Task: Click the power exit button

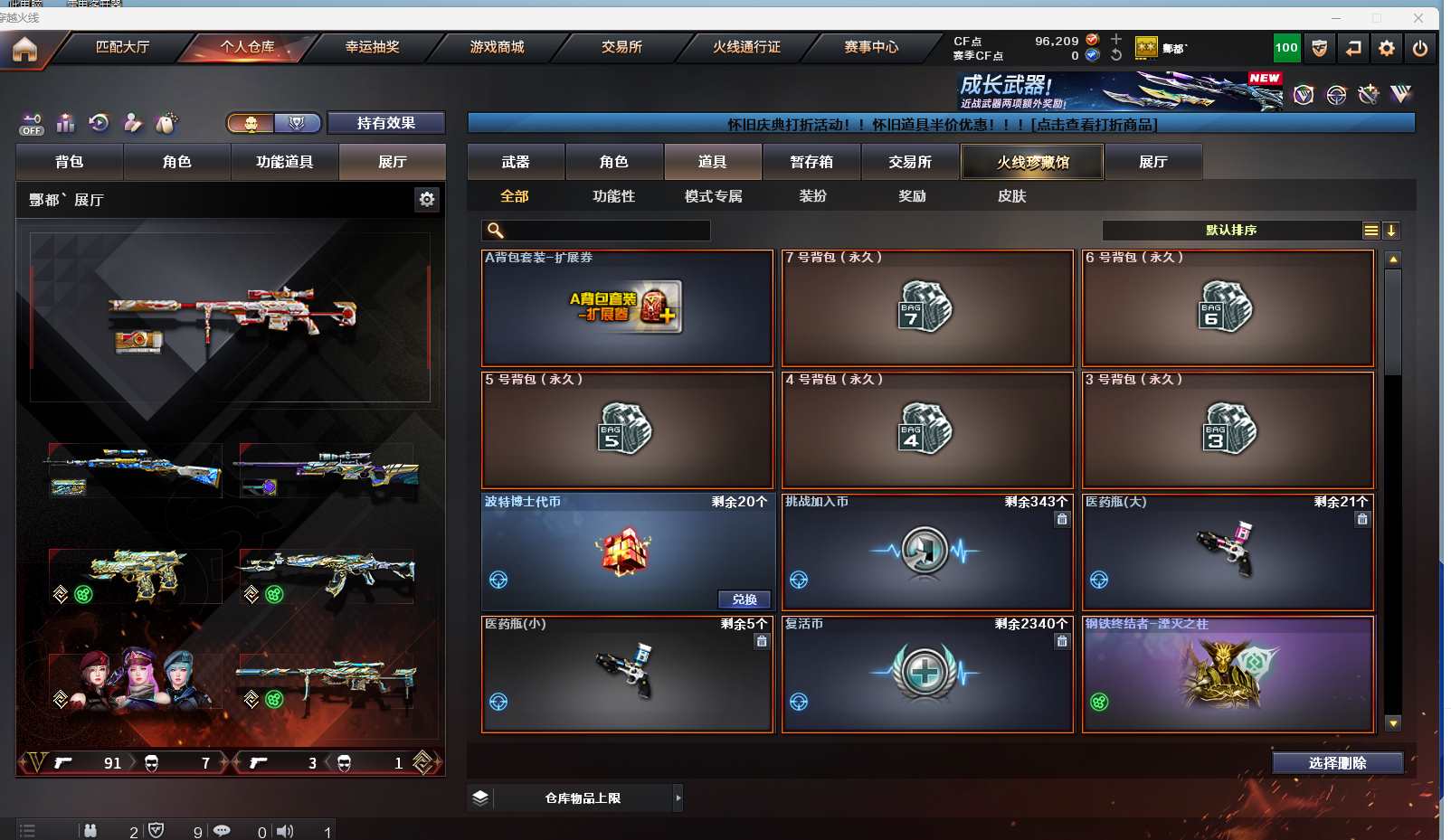Action: (1419, 49)
